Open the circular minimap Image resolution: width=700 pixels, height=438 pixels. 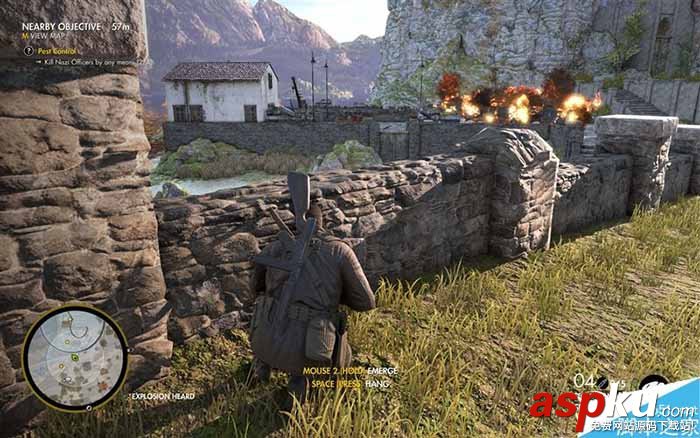point(75,356)
